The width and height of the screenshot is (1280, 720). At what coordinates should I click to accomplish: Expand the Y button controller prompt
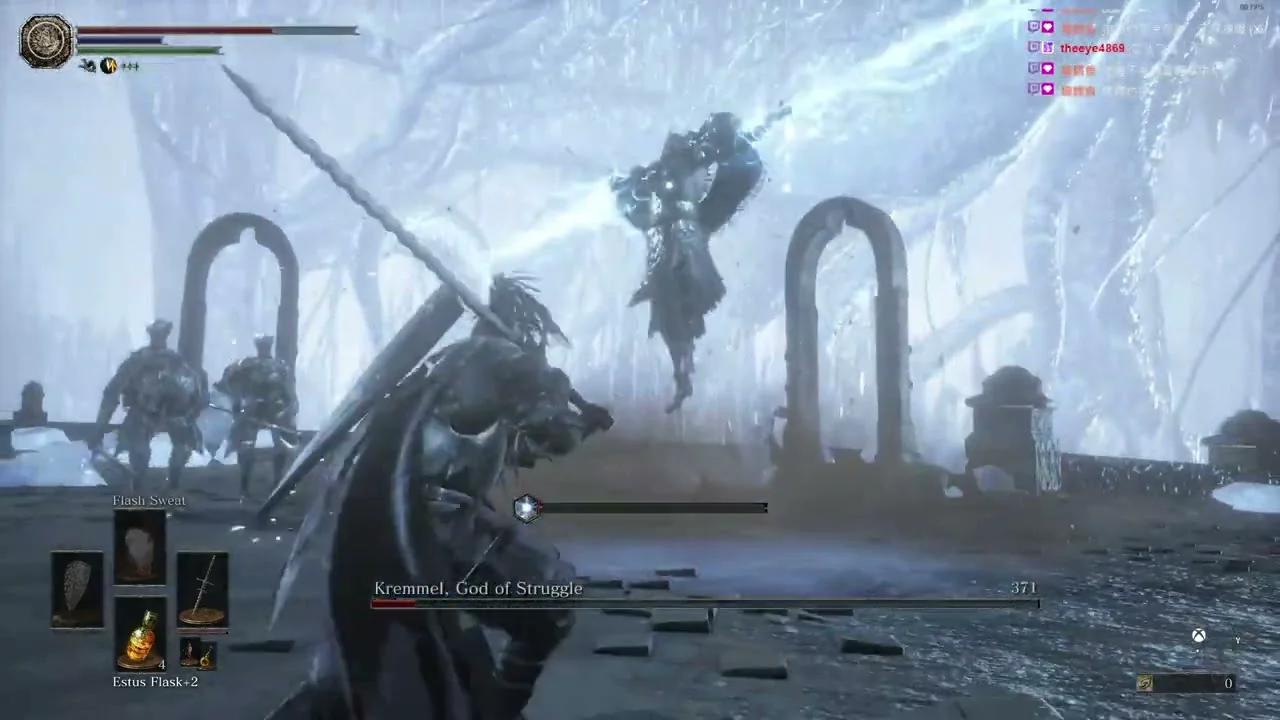point(1238,638)
